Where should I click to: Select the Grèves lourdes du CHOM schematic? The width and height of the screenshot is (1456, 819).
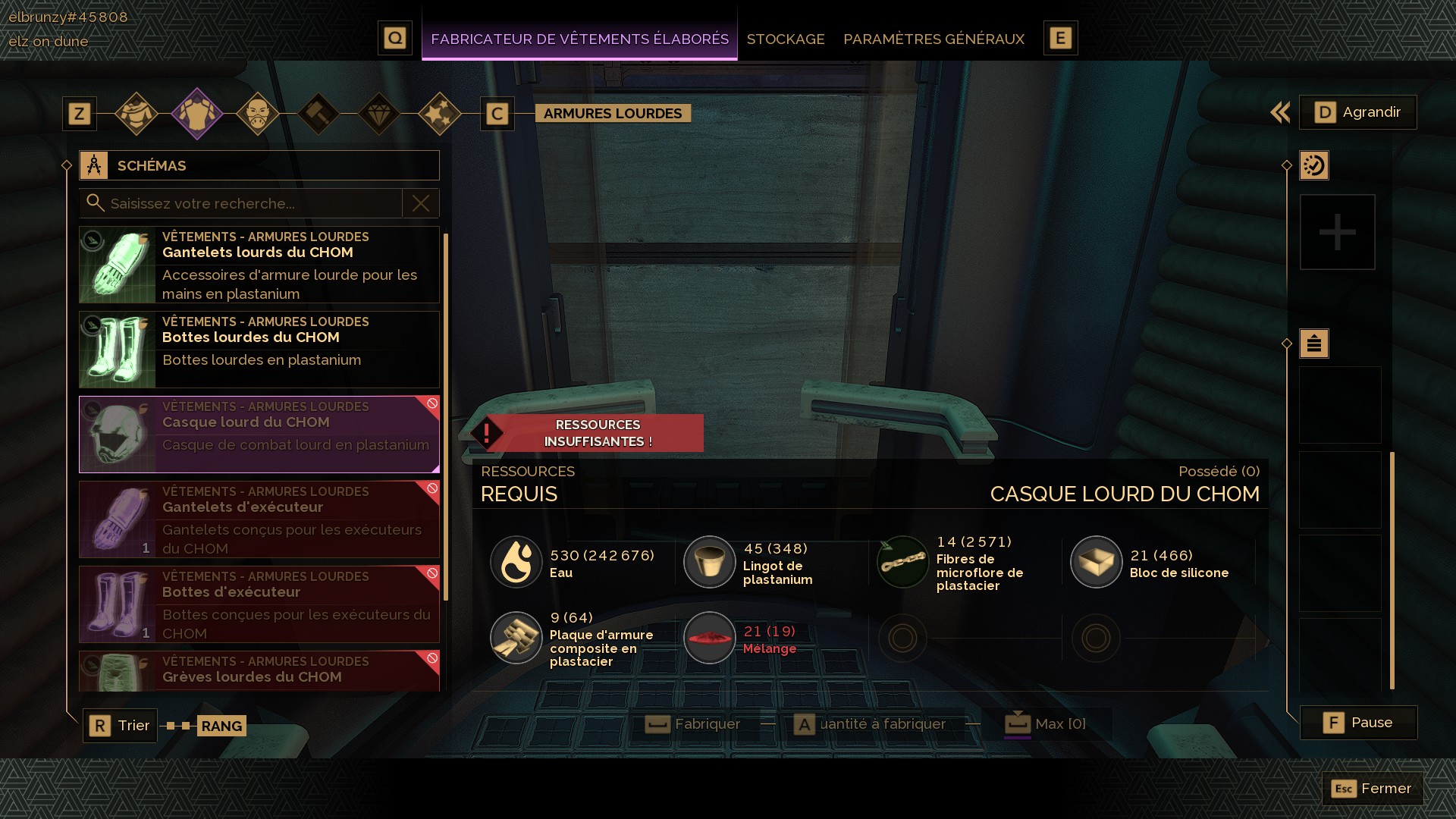(259, 671)
